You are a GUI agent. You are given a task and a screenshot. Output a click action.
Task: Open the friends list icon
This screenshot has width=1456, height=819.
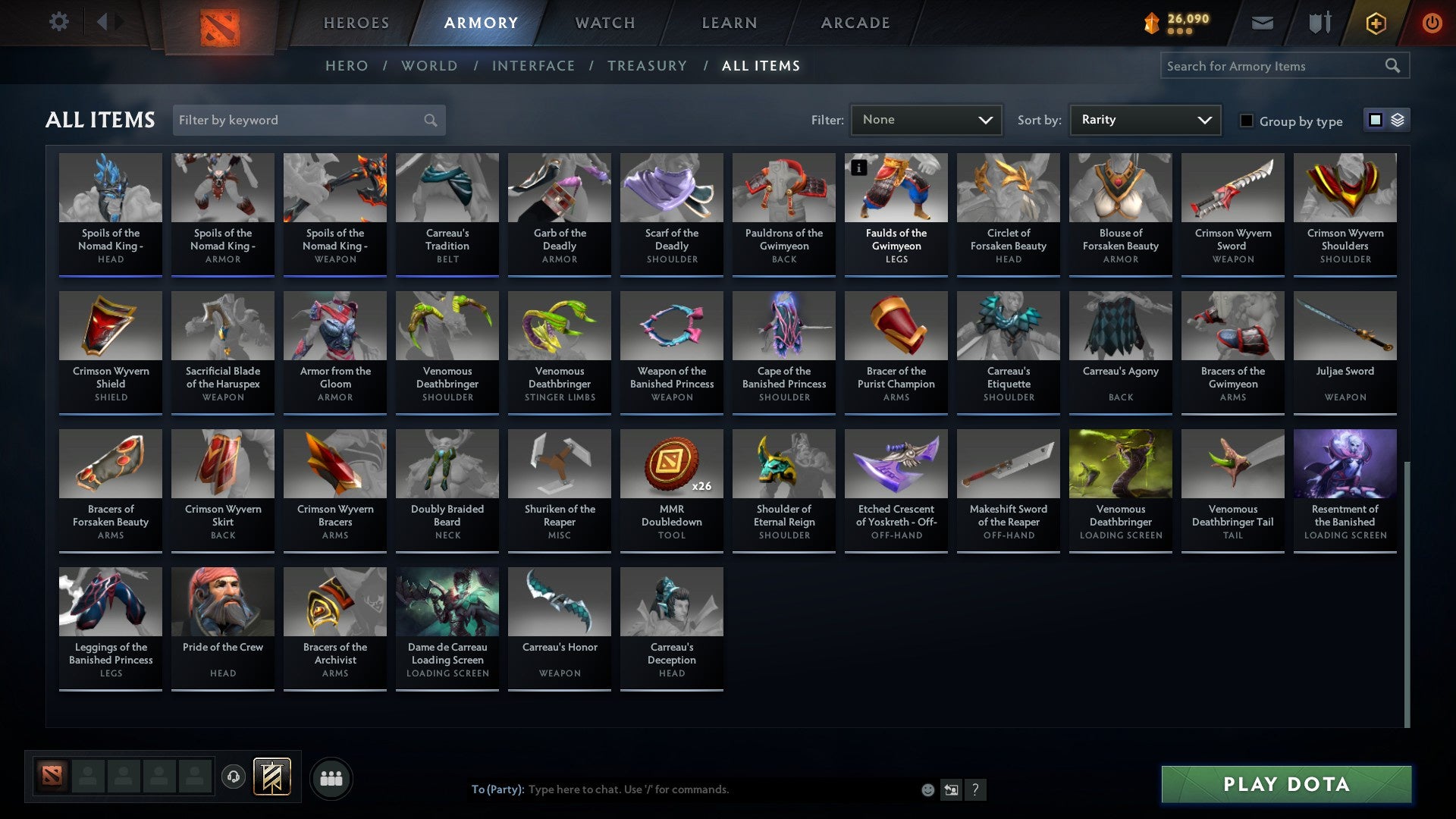[x=331, y=777]
